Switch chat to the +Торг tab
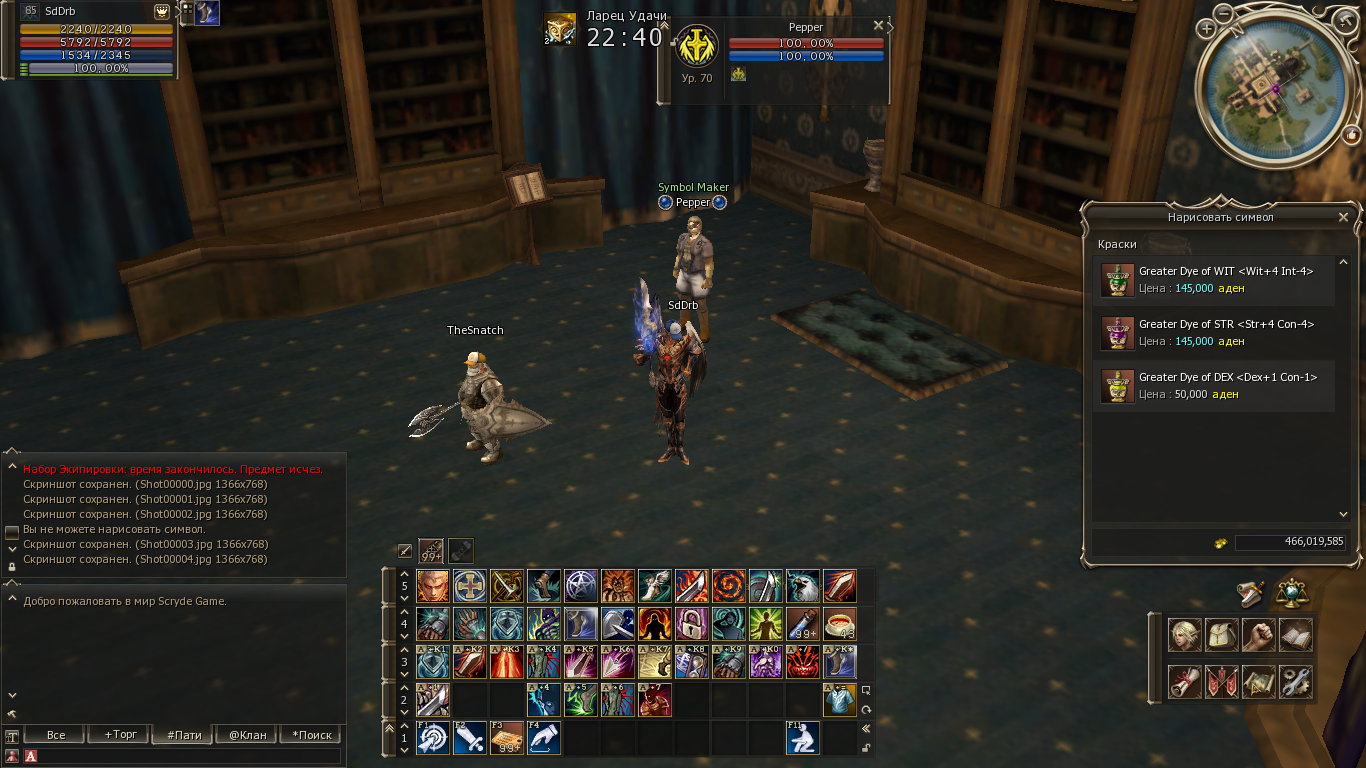The height and width of the screenshot is (768, 1366). tap(119, 735)
